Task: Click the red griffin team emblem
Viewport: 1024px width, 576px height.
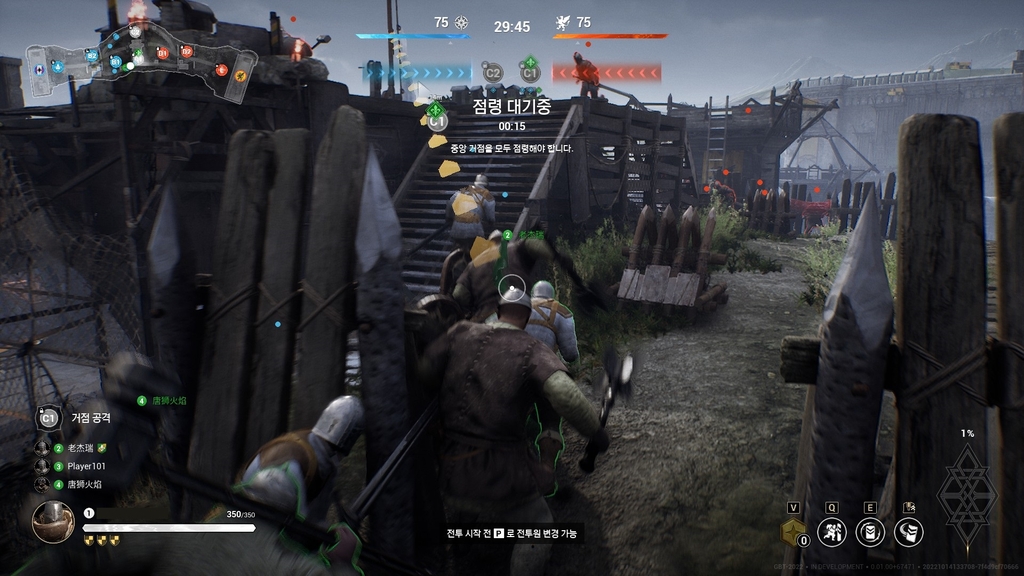Action: tap(561, 22)
